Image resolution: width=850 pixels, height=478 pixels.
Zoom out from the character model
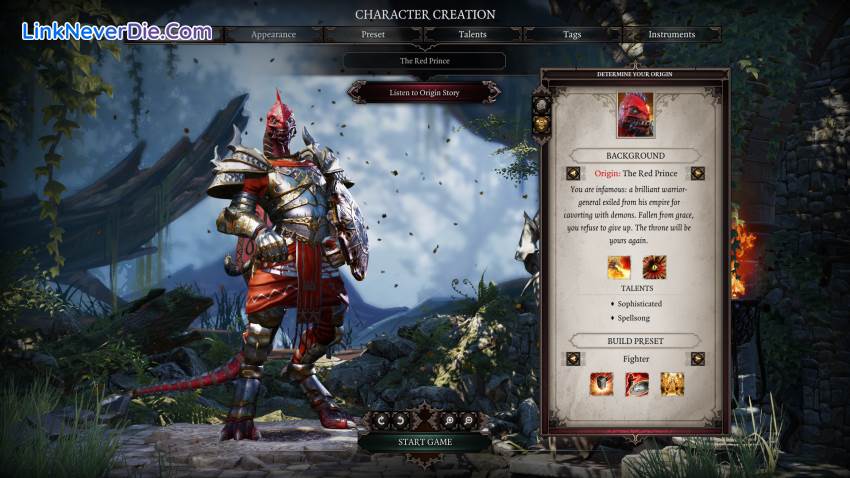470,420
